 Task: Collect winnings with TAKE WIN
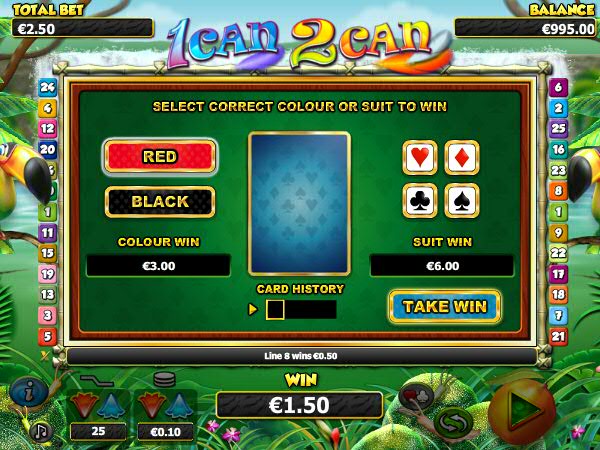[444, 306]
